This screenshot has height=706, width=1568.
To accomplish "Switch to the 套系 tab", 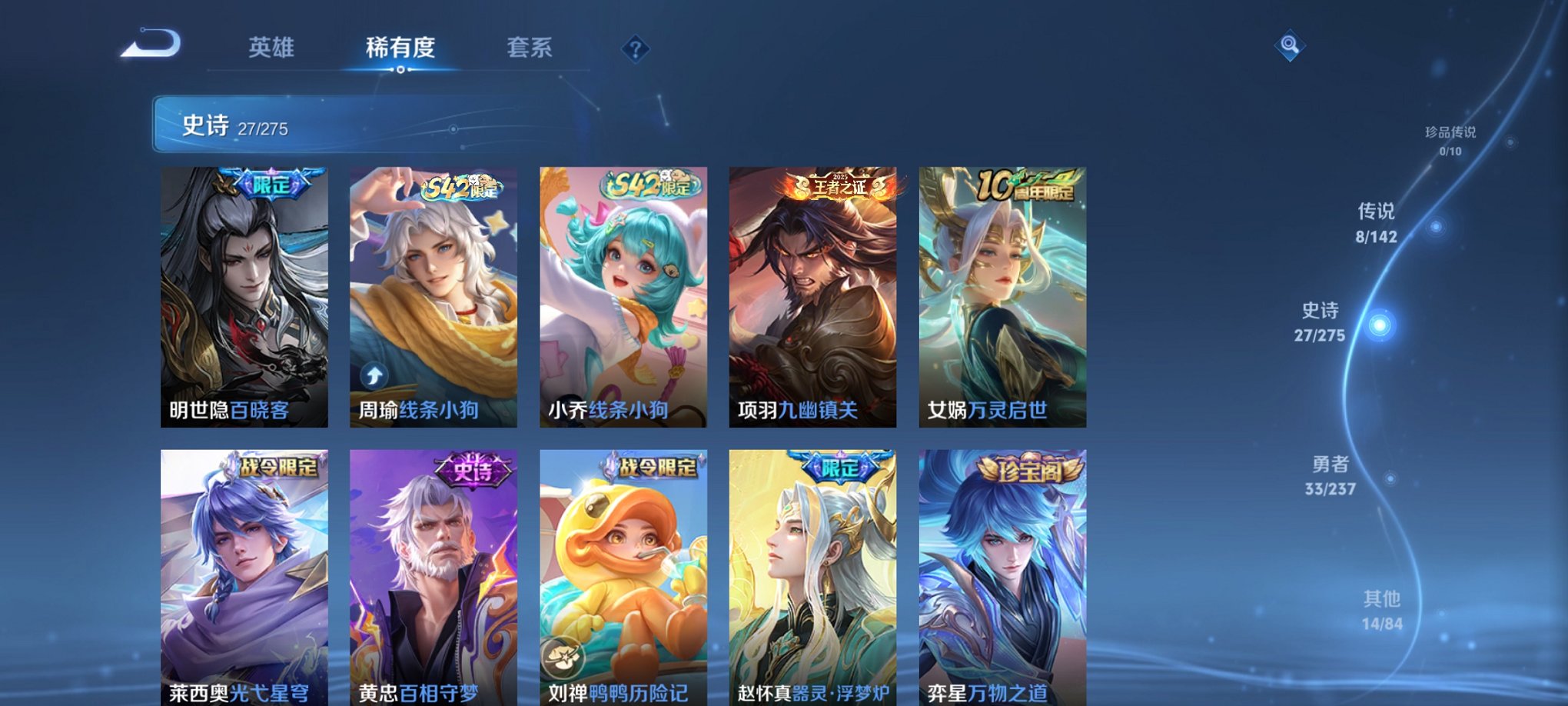I will (530, 48).
